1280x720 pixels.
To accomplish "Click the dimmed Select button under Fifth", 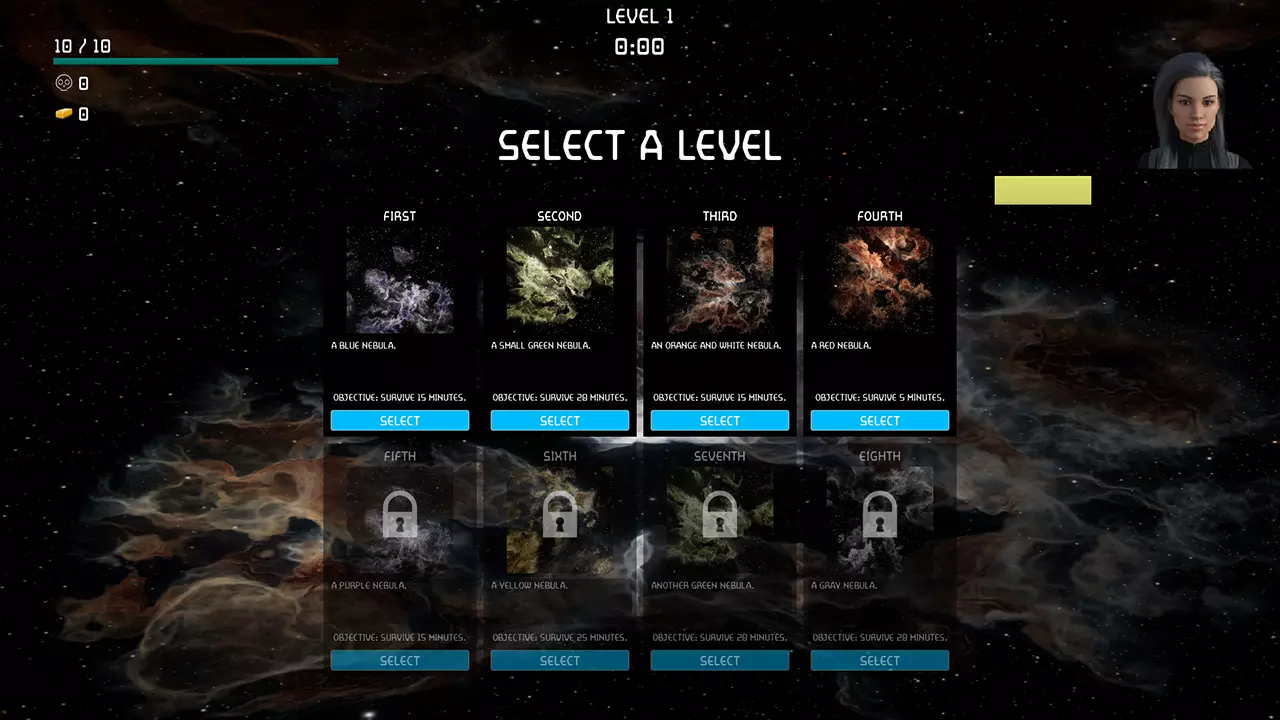I will pyautogui.click(x=400, y=660).
